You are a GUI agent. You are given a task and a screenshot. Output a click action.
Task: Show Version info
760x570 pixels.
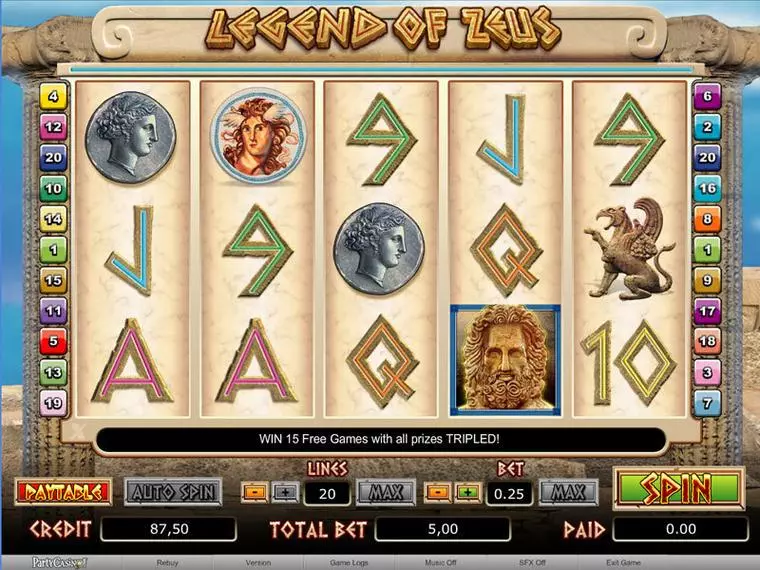click(258, 563)
